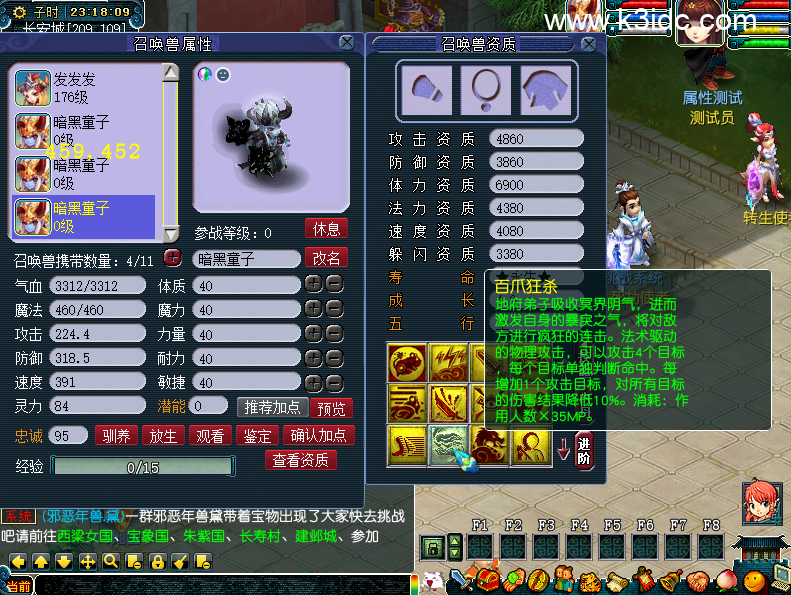This screenshot has height=595, width=791.
Task: Click the chat magnifier search icon
Action: pyautogui.click(x=110, y=562)
